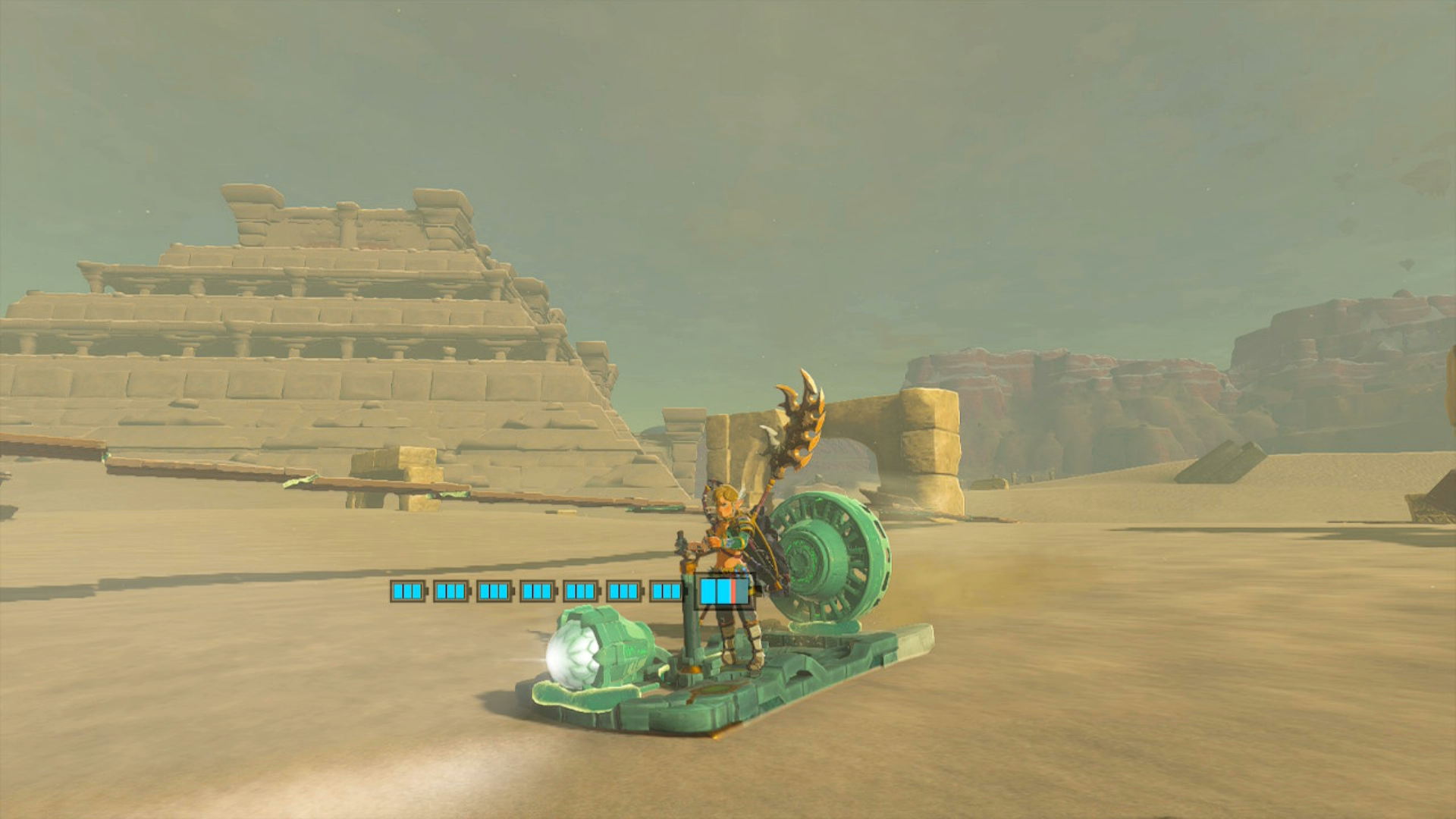Click the second battery cell icon
Image resolution: width=1456 pixels, height=819 pixels.
[452, 592]
